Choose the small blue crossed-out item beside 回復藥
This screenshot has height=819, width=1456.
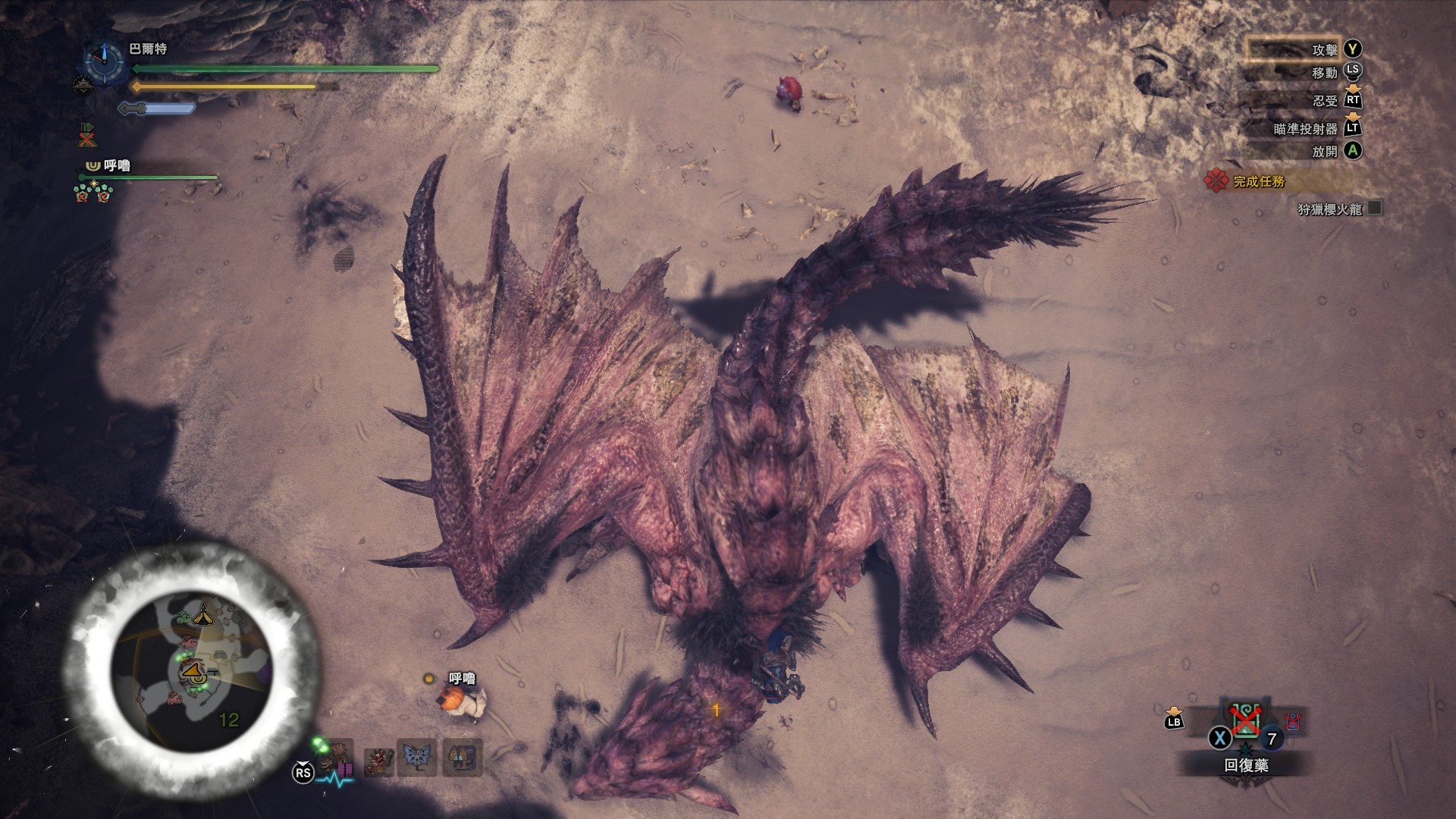coord(1293,721)
